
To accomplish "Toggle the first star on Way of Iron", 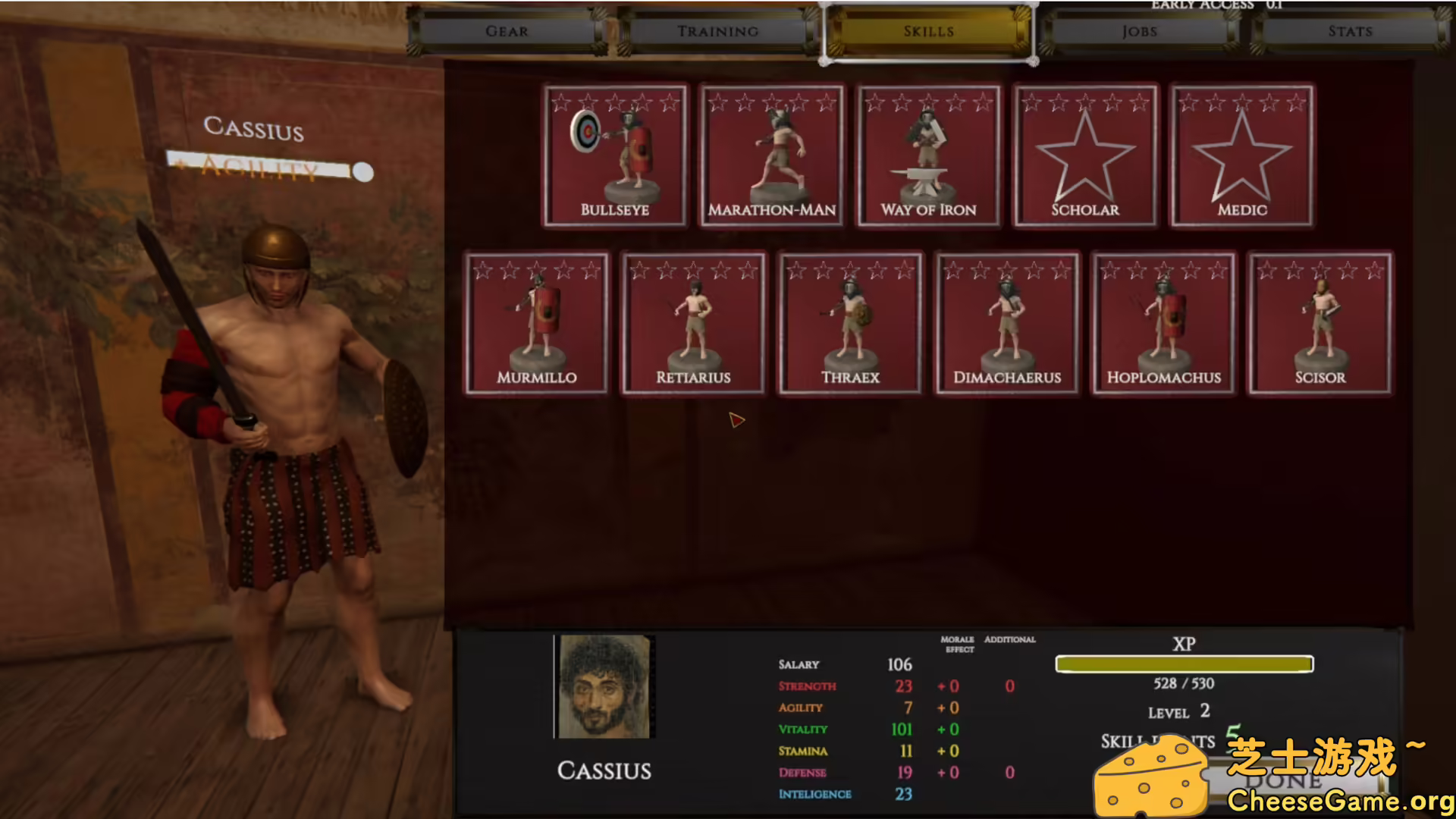I will [876, 102].
